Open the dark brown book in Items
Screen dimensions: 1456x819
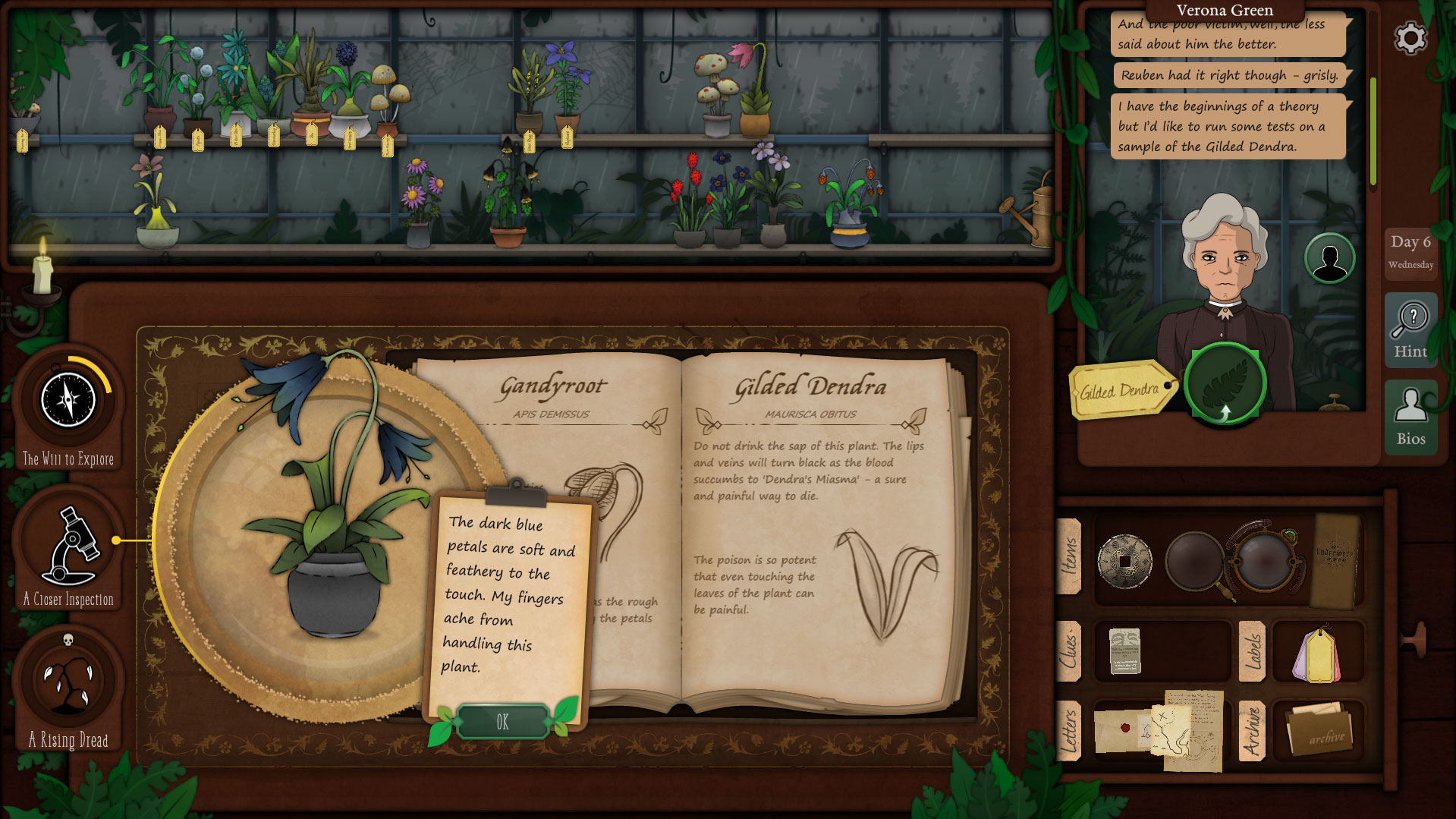(1335, 559)
